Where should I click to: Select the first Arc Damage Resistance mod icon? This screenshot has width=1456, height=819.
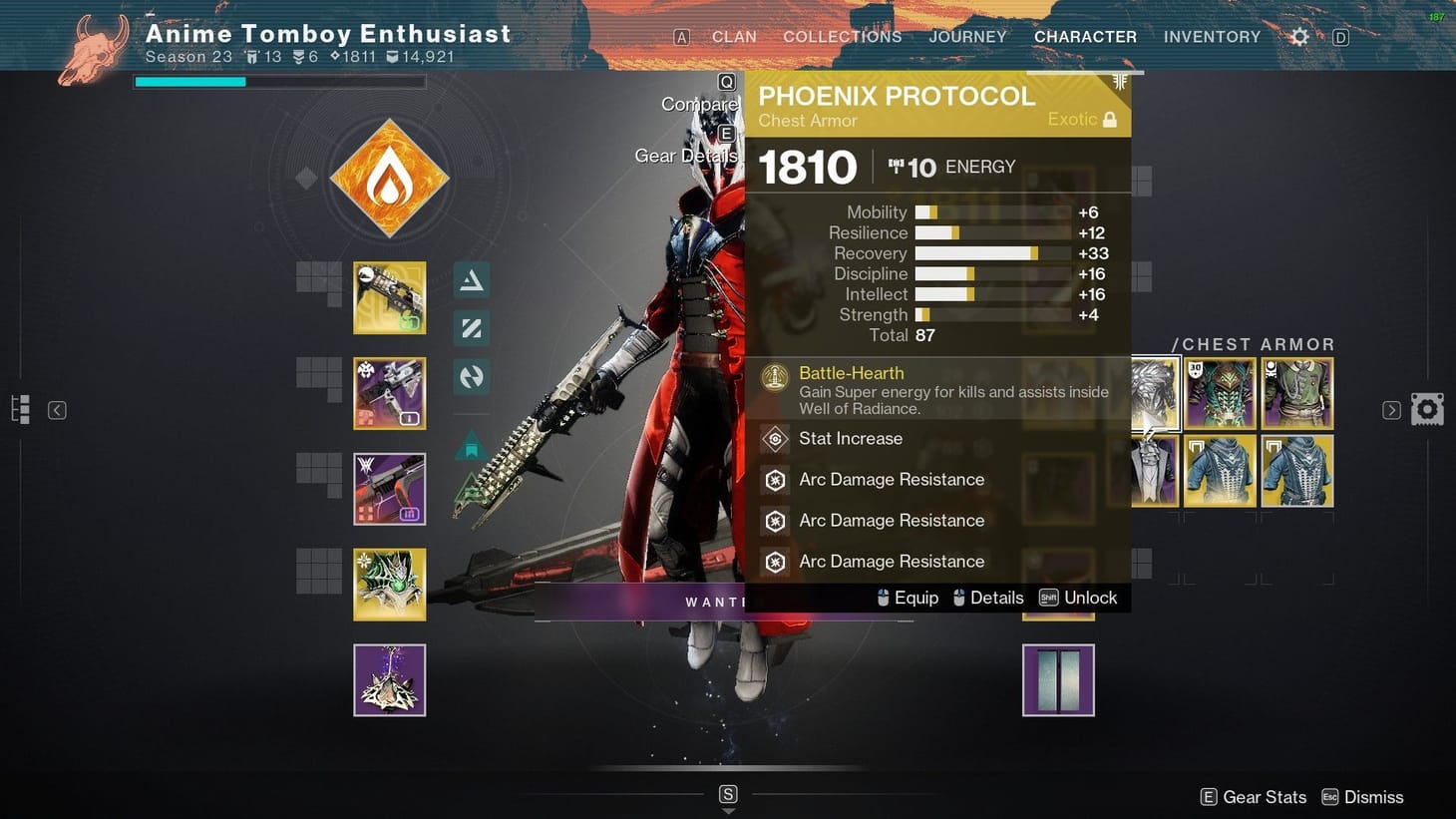pyautogui.click(x=775, y=480)
